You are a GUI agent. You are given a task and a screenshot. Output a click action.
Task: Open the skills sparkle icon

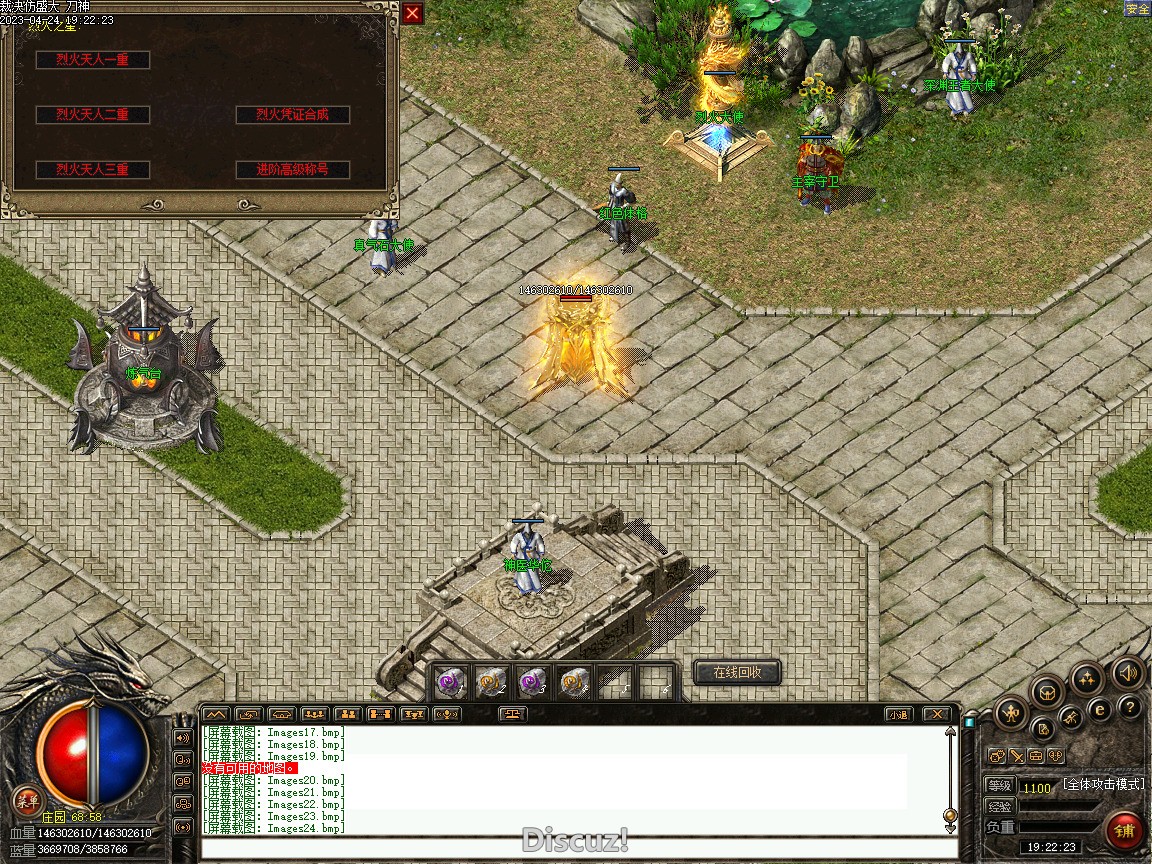1087,678
